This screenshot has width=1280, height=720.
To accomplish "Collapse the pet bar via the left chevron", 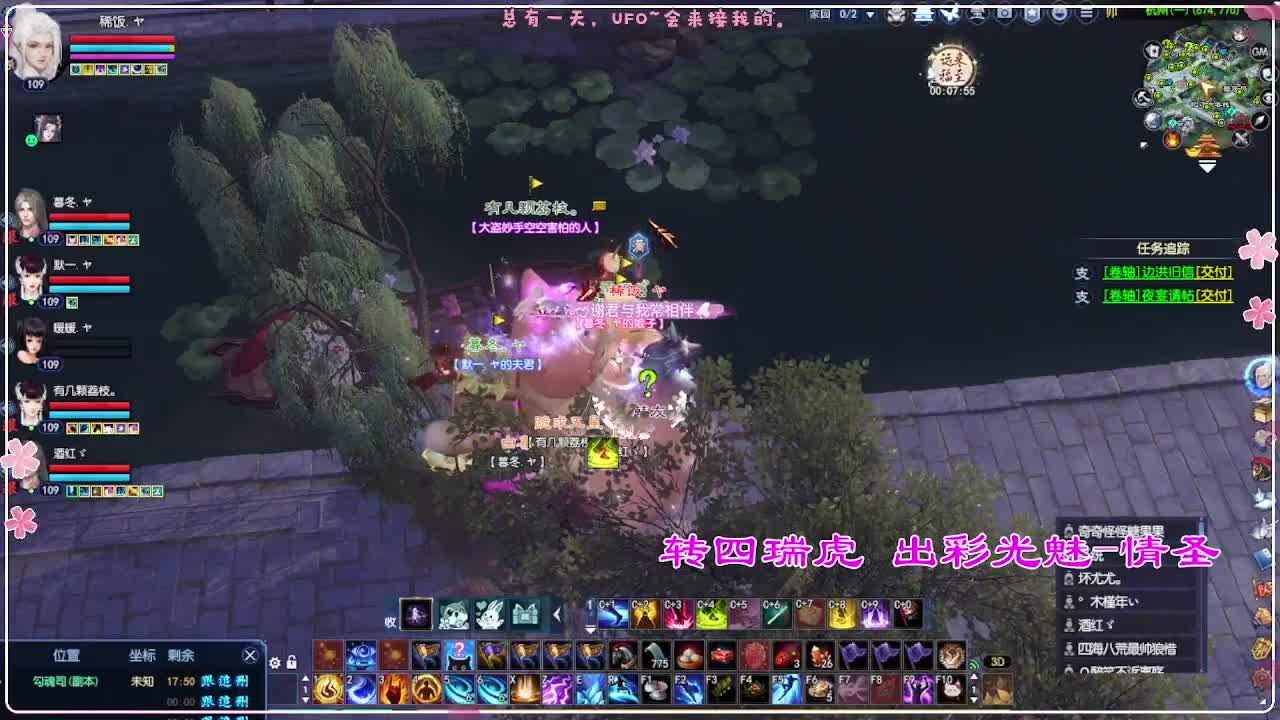I will (557, 613).
